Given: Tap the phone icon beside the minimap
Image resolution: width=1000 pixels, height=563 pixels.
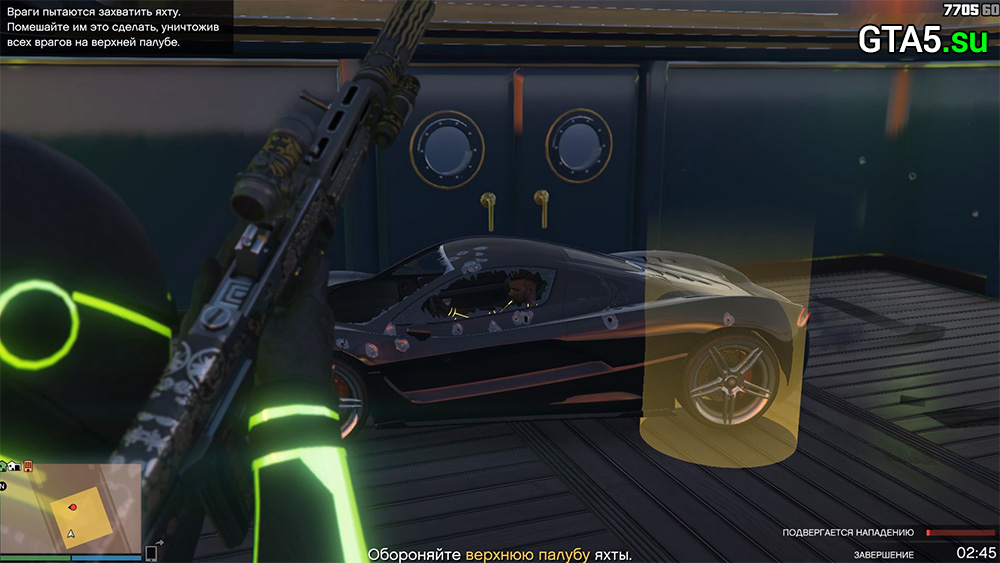Looking at the screenshot, I should pos(152,552).
